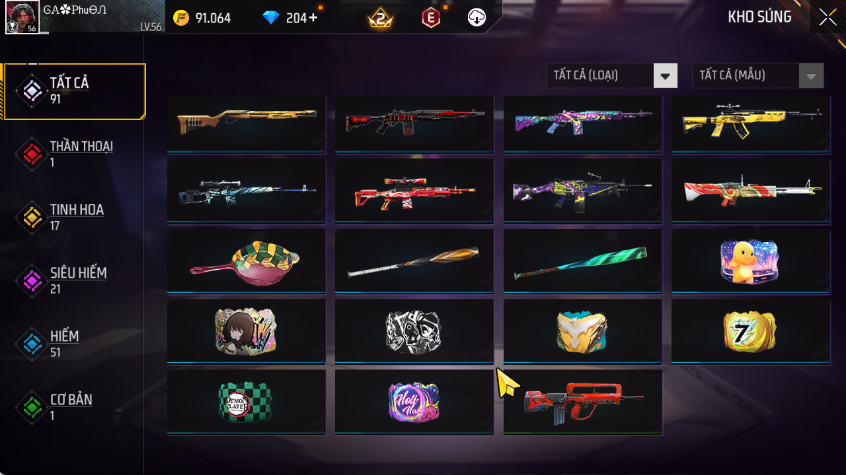Open the Tất Cả (Loại) dropdown
846x475 pixels.
pos(612,76)
